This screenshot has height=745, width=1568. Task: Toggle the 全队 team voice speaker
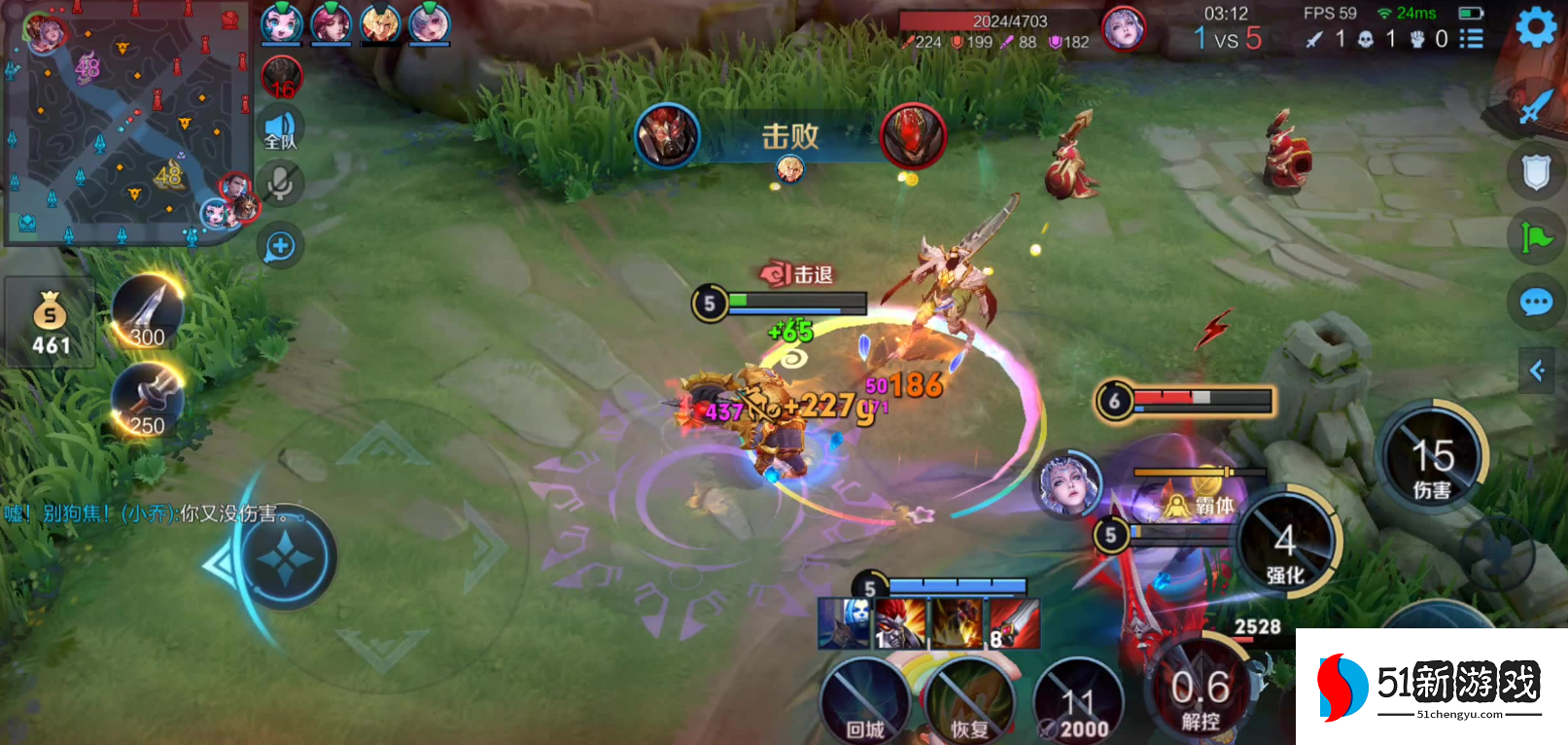coord(281,129)
